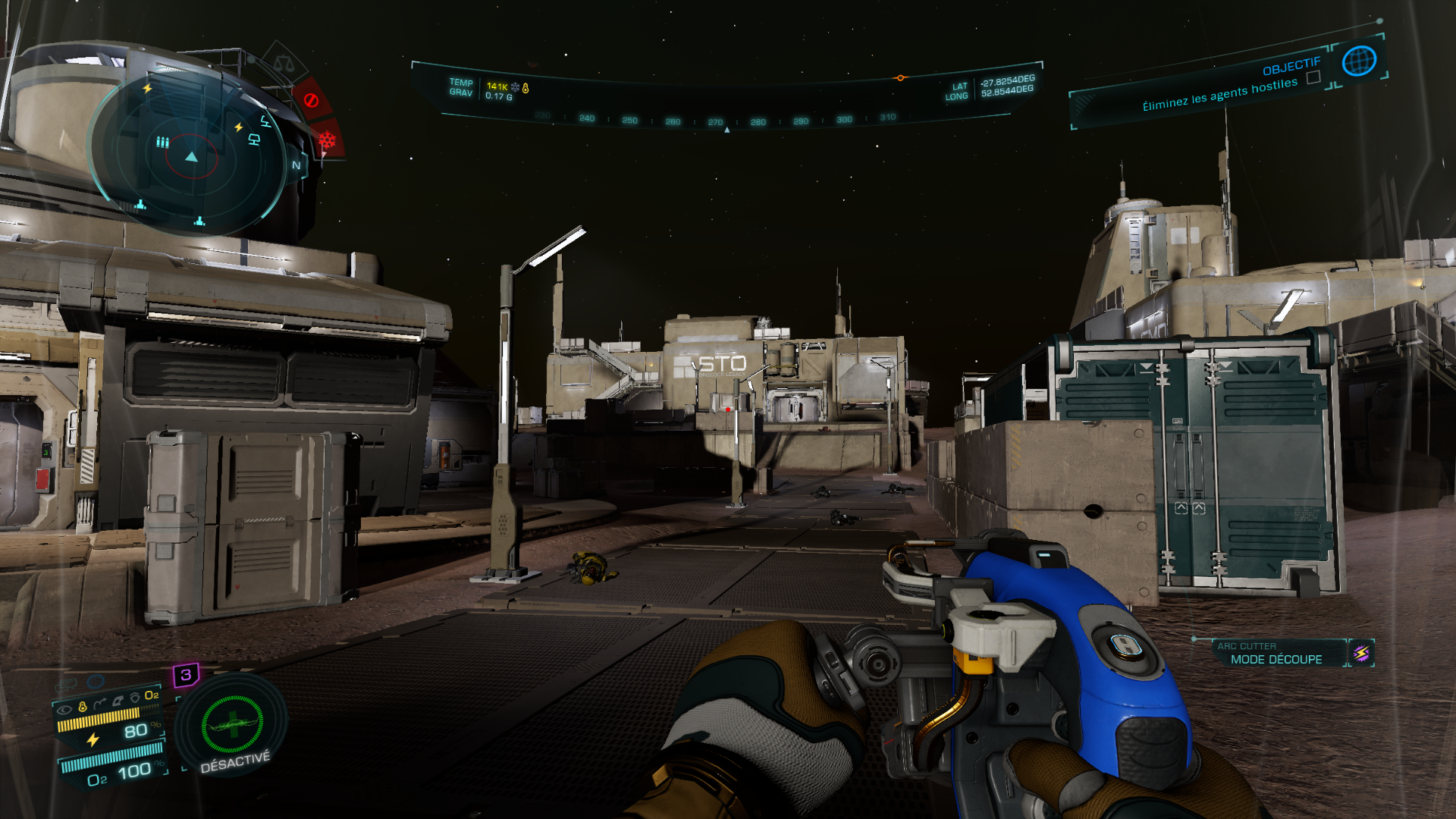
Task: Select the 'Éliminez les agents hostiles' objective
Action: (x=1219, y=95)
